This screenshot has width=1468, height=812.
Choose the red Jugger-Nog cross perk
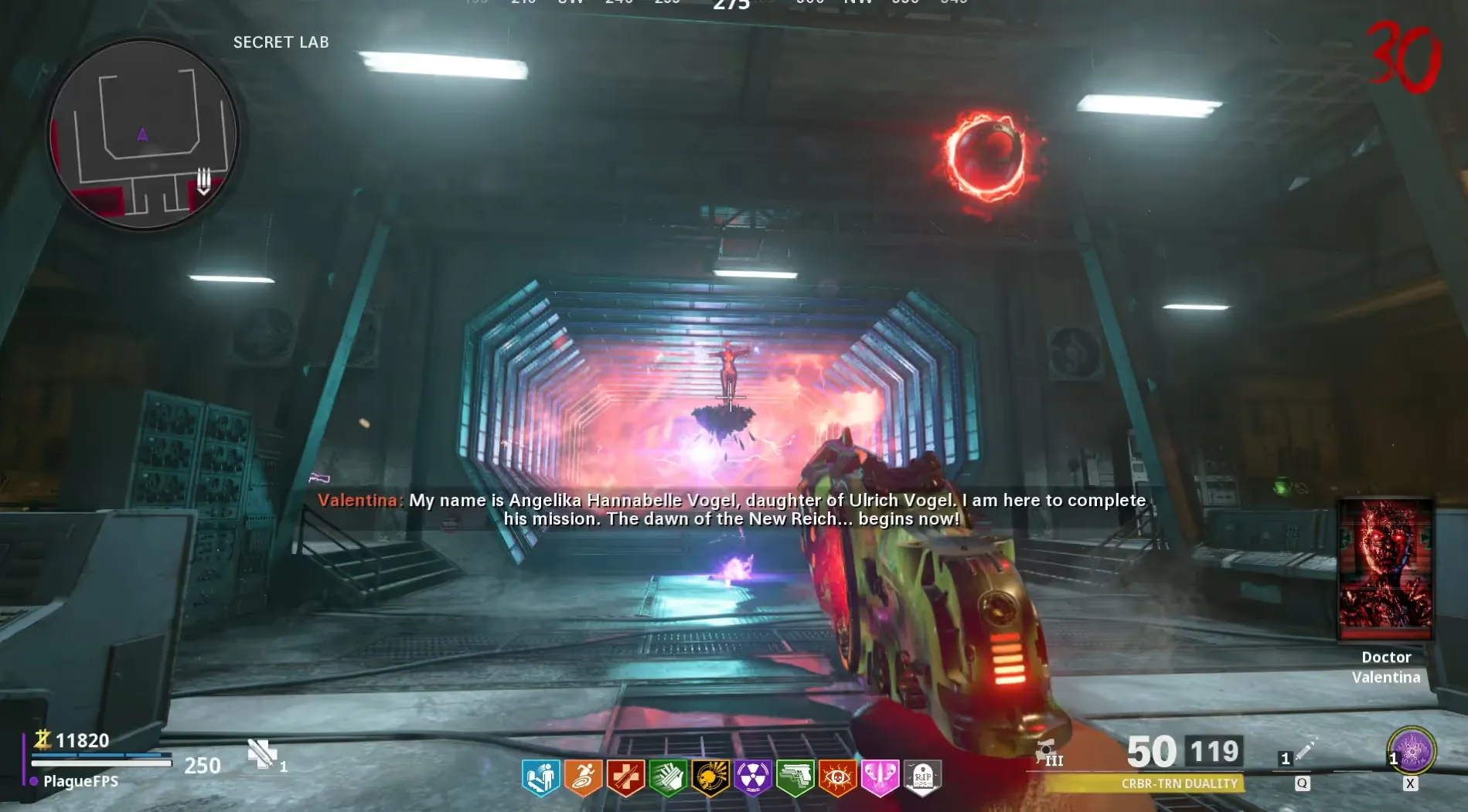point(625,776)
